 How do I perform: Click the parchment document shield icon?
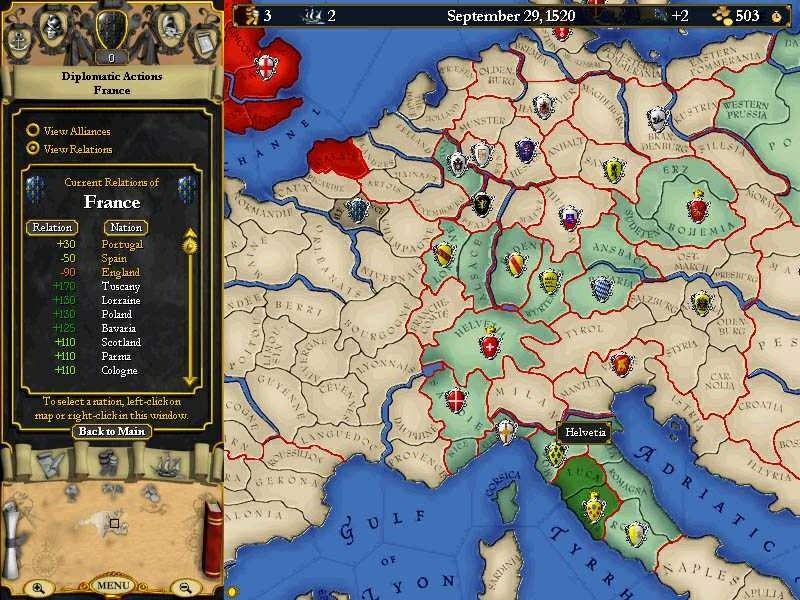pyautogui.click(x=204, y=41)
